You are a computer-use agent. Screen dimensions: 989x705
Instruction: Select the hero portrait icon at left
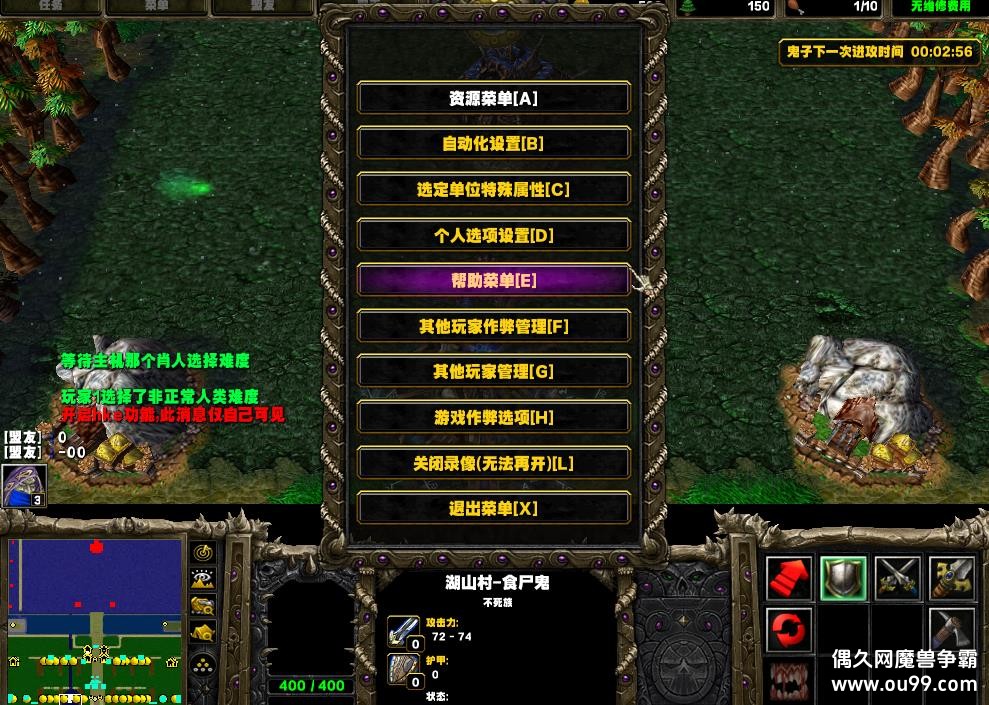pyautogui.click(x=19, y=485)
